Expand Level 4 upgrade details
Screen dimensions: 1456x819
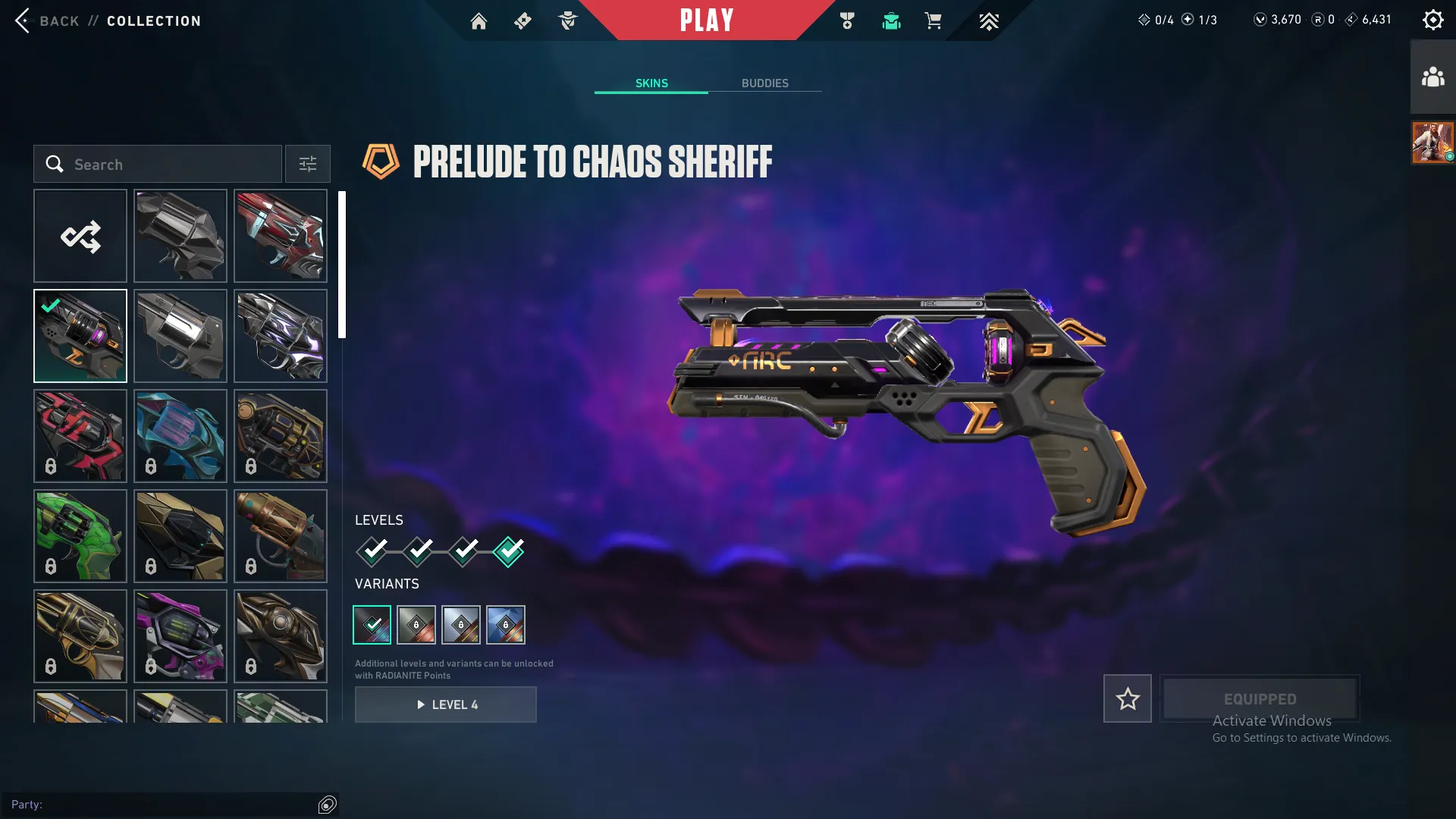[446, 704]
